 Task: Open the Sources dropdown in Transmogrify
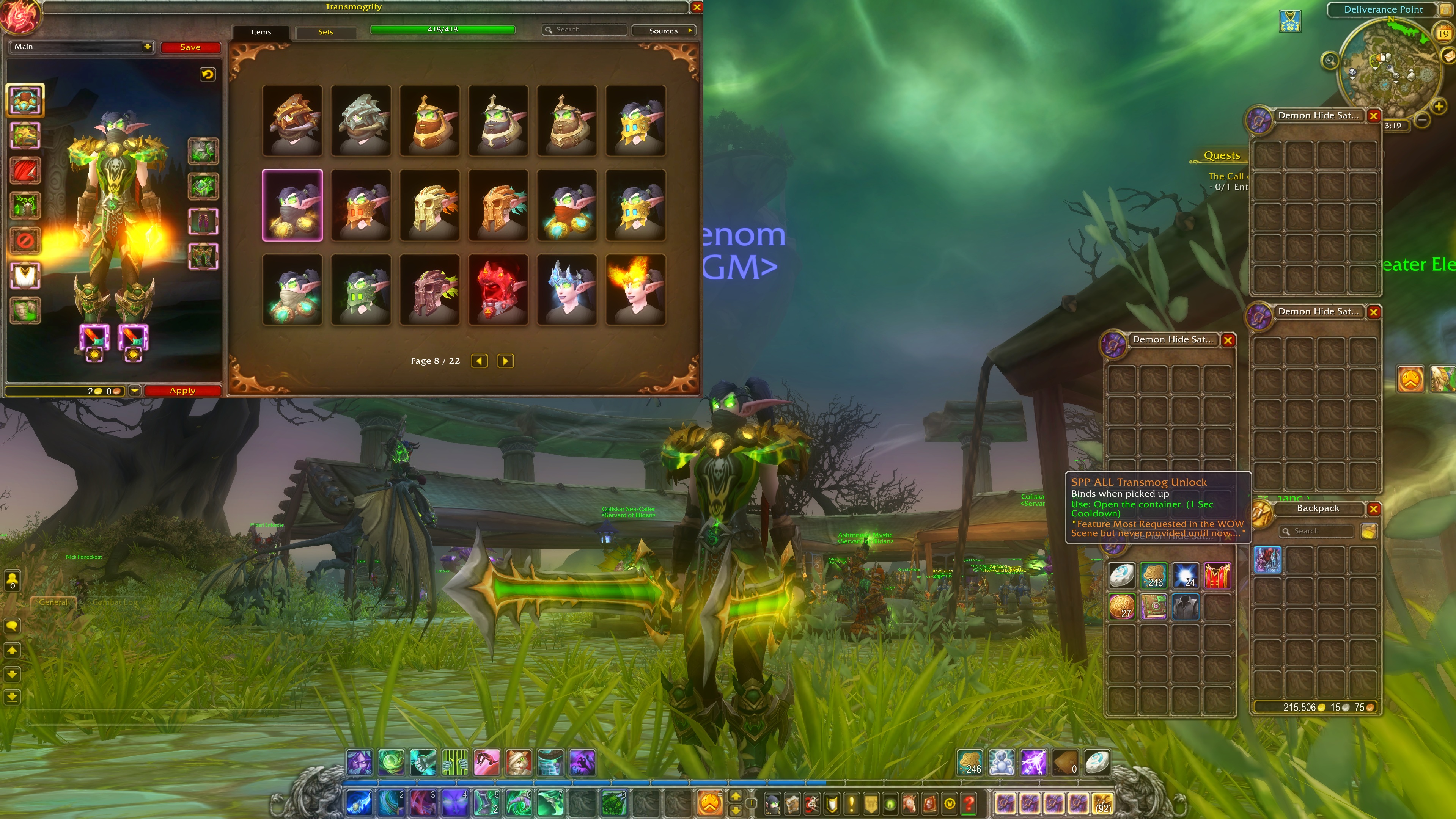click(664, 31)
